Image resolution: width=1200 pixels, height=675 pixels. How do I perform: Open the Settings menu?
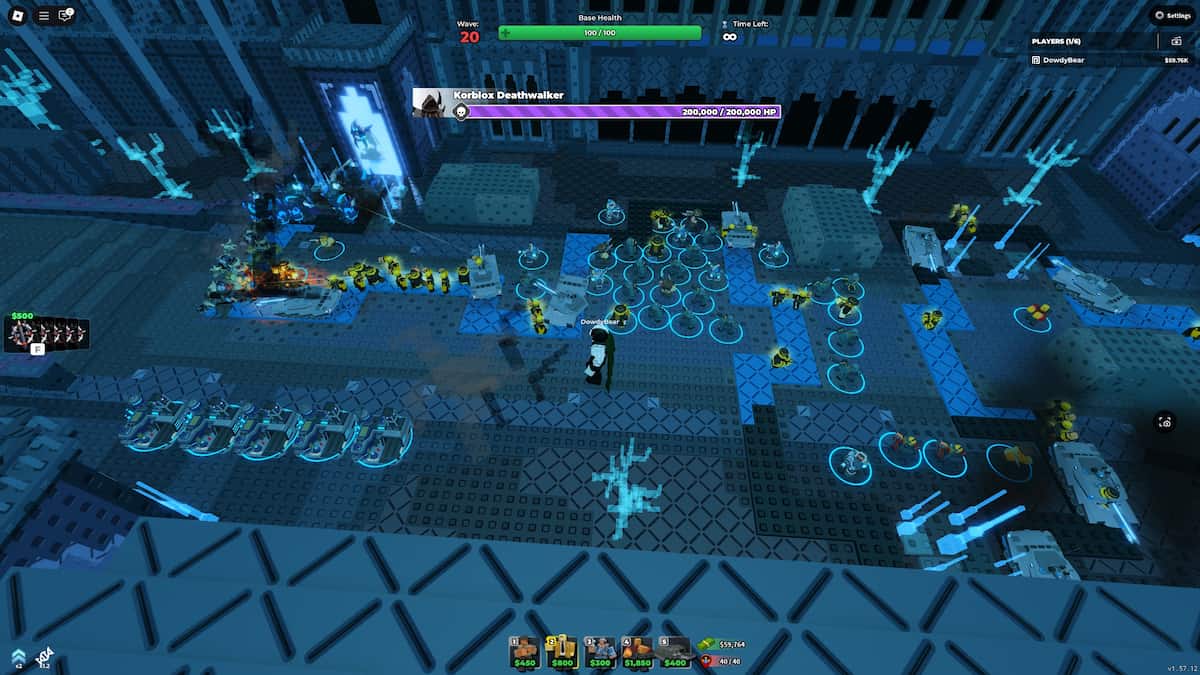1171,15
